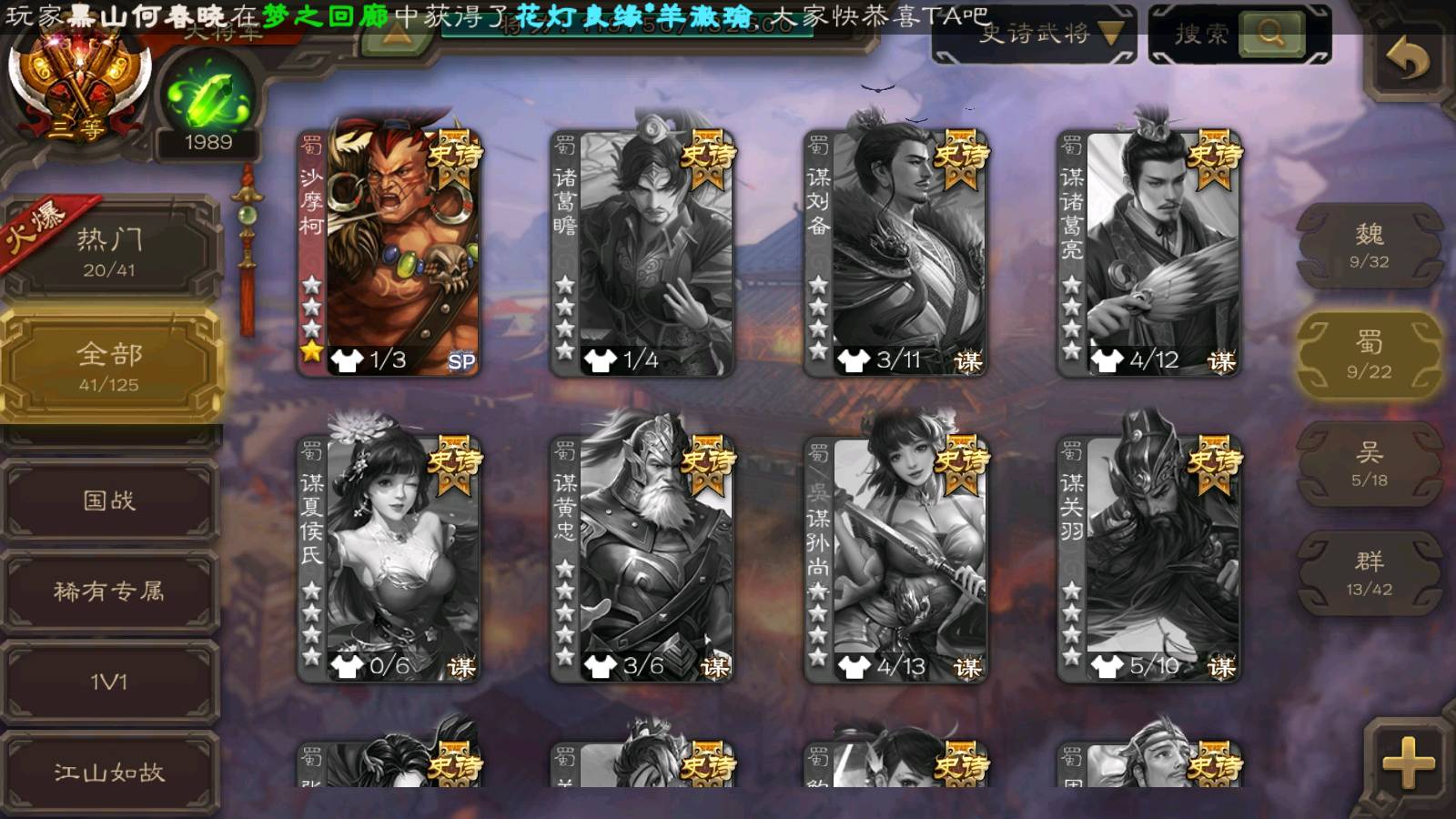Select the 1V1 category tab

110,682
